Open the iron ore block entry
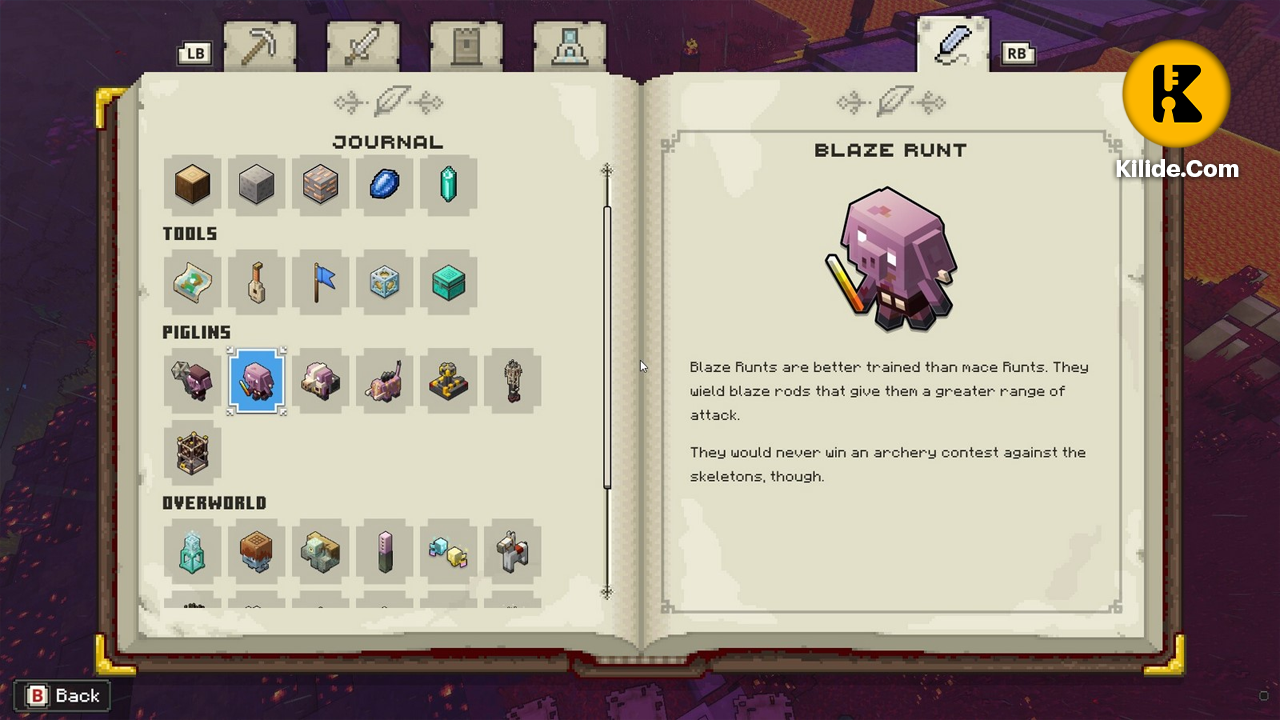This screenshot has width=1280, height=720. point(320,185)
